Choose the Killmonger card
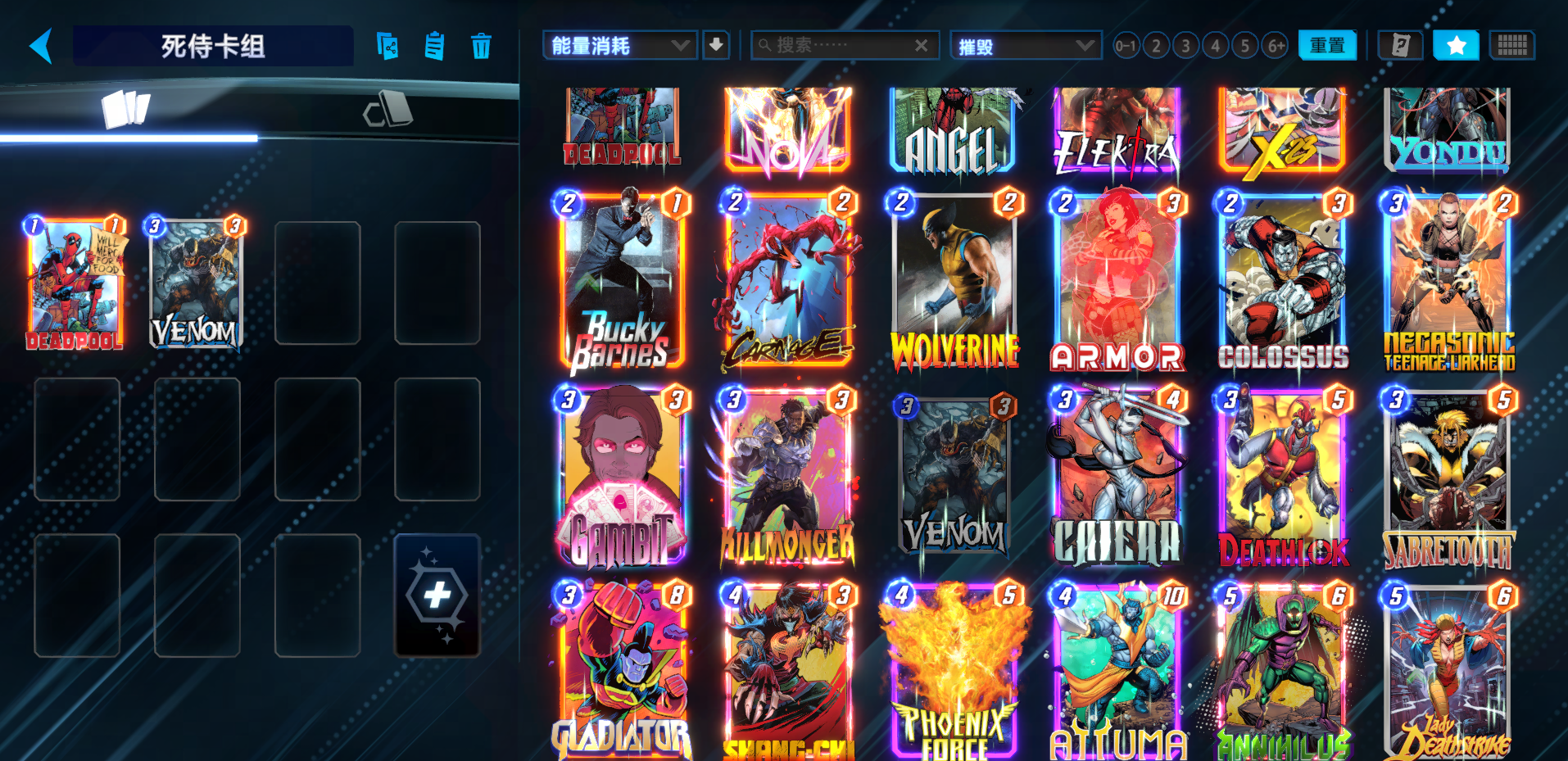 pyautogui.click(x=788, y=478)
